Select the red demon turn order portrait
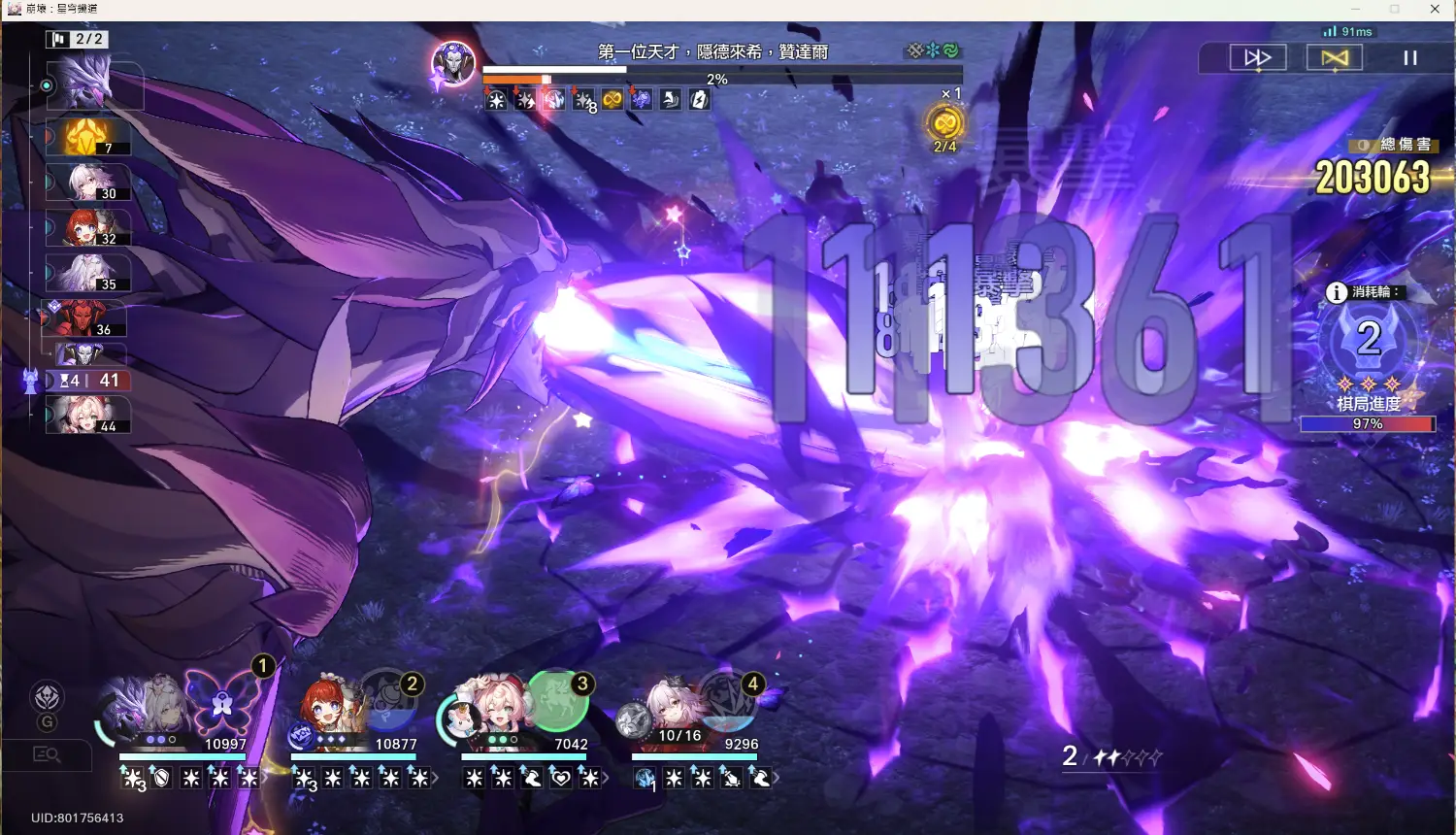The height and width of the screenshot is (835, 1456). coord(85,318)
